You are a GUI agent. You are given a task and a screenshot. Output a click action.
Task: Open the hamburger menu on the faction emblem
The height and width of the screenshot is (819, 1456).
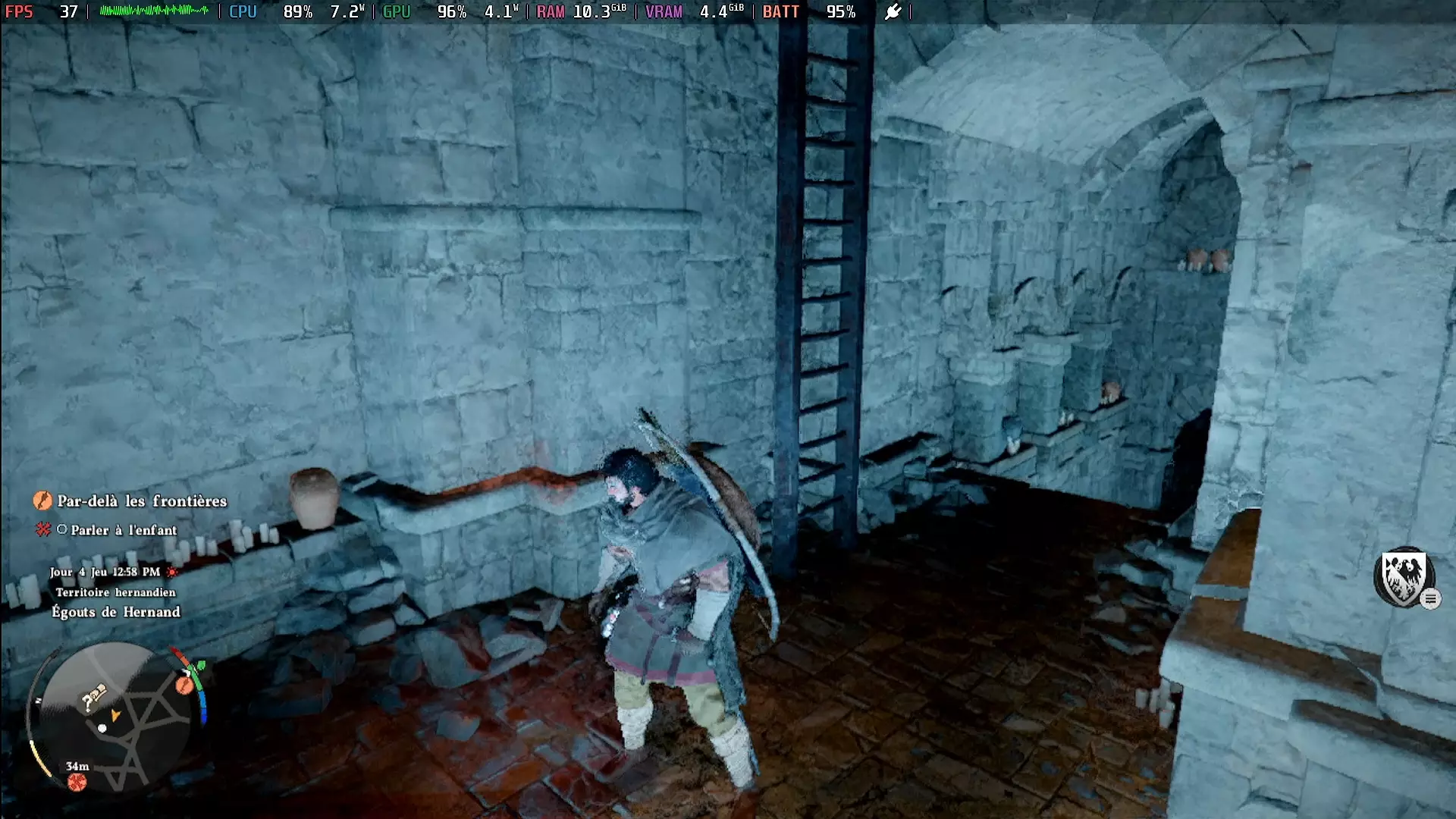(1431, 598)
